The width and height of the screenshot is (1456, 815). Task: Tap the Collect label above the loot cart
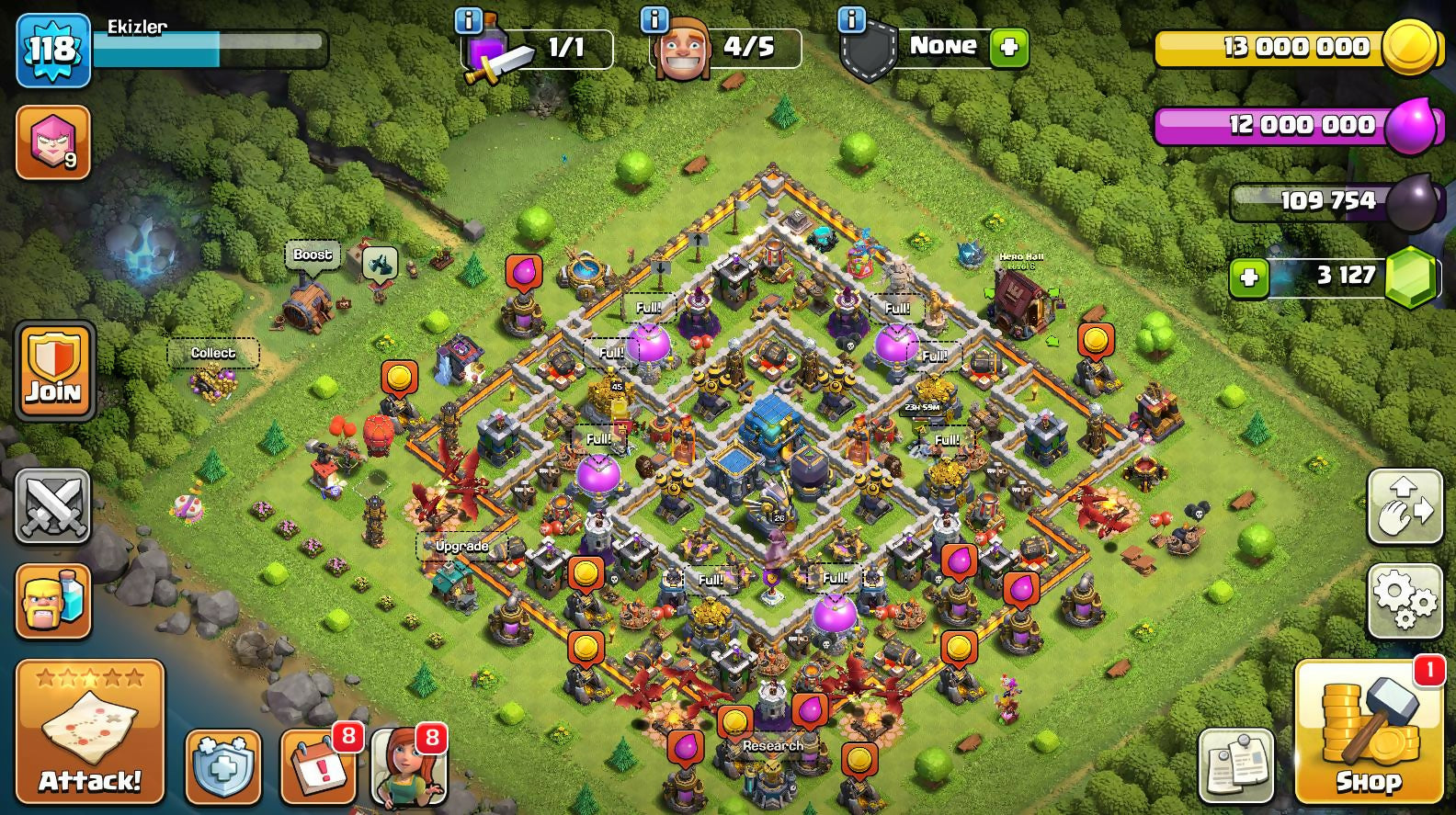pyautogui.click(x=212, y=353)
